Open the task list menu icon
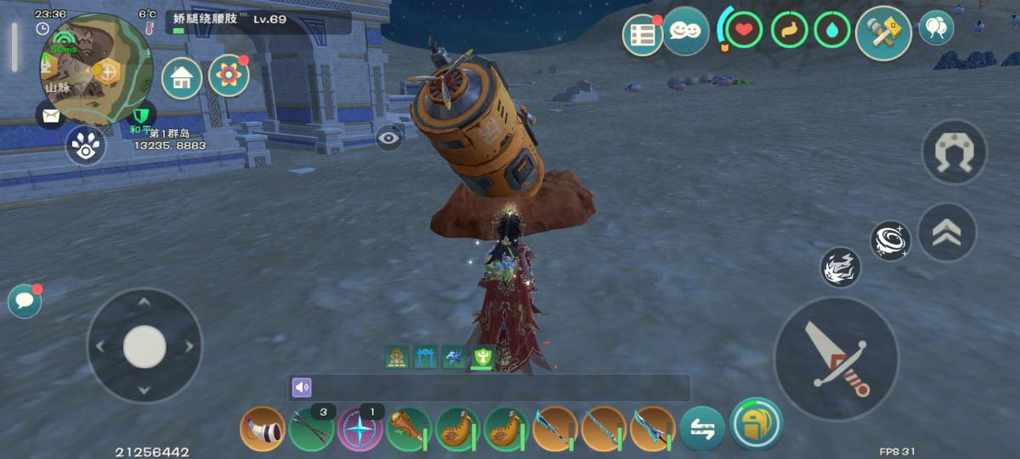 (643, 34)
